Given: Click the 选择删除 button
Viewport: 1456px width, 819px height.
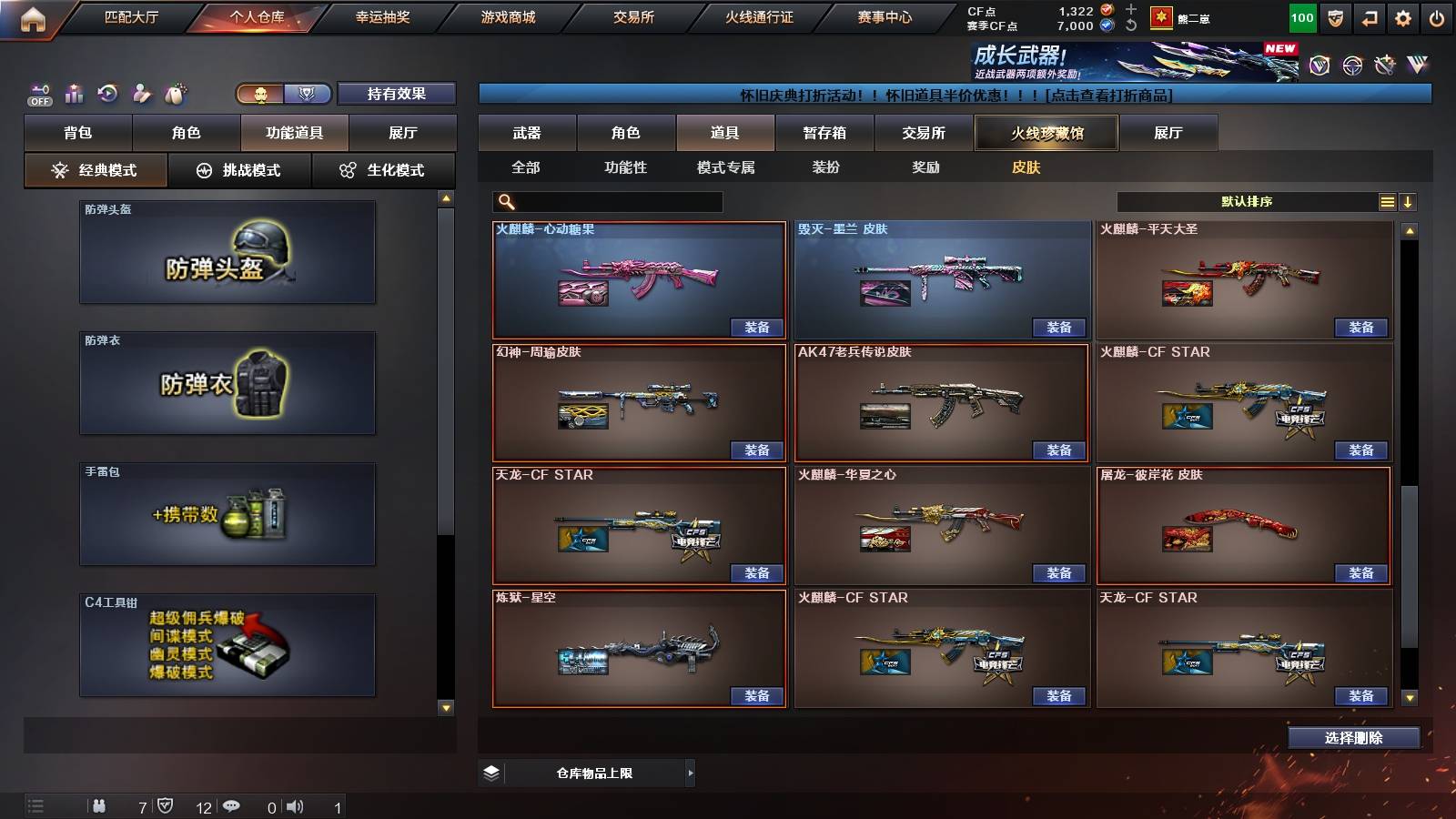Looking at the screenshot, I should (x=1353, y=737).
